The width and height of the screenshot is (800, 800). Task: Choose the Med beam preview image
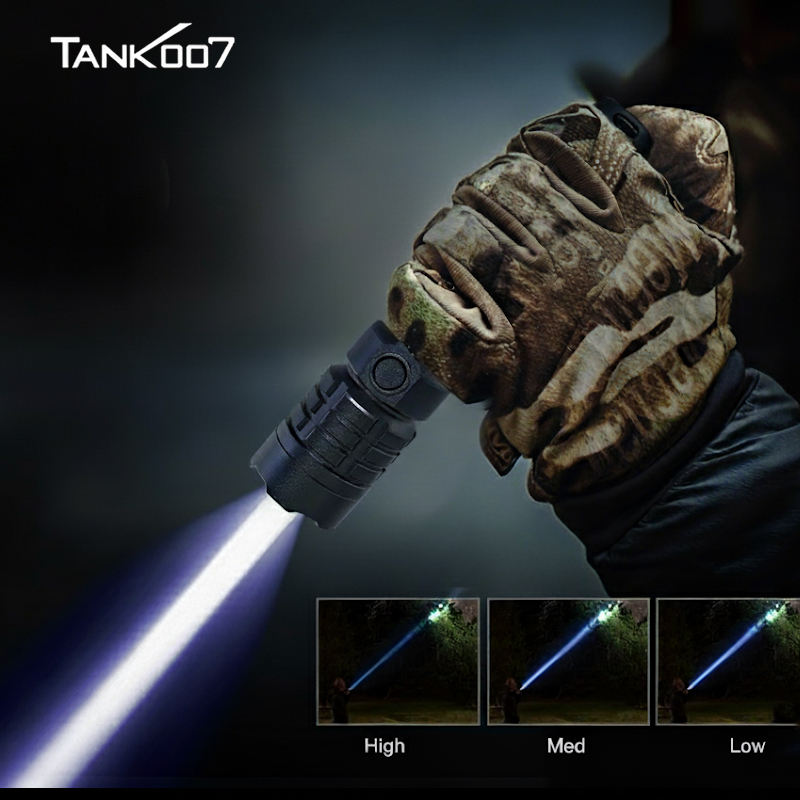568,661
